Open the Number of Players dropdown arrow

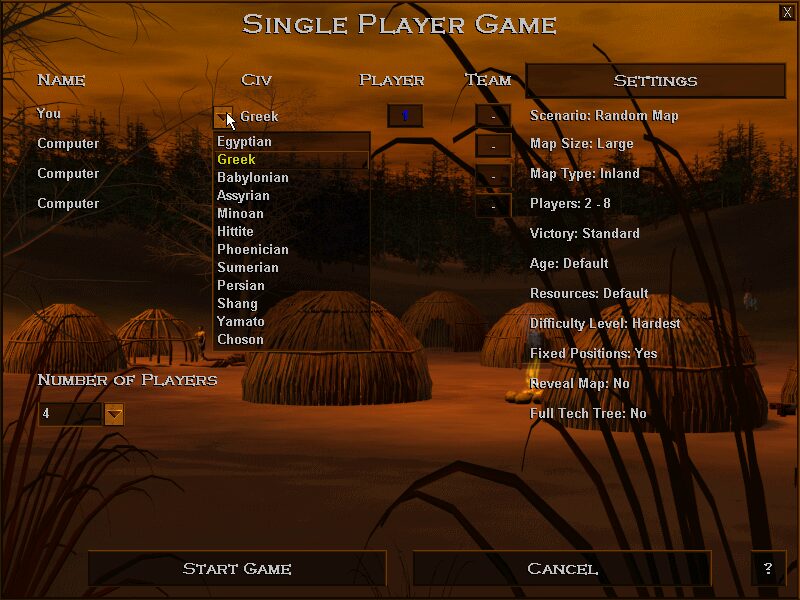(x=114, y=414)
